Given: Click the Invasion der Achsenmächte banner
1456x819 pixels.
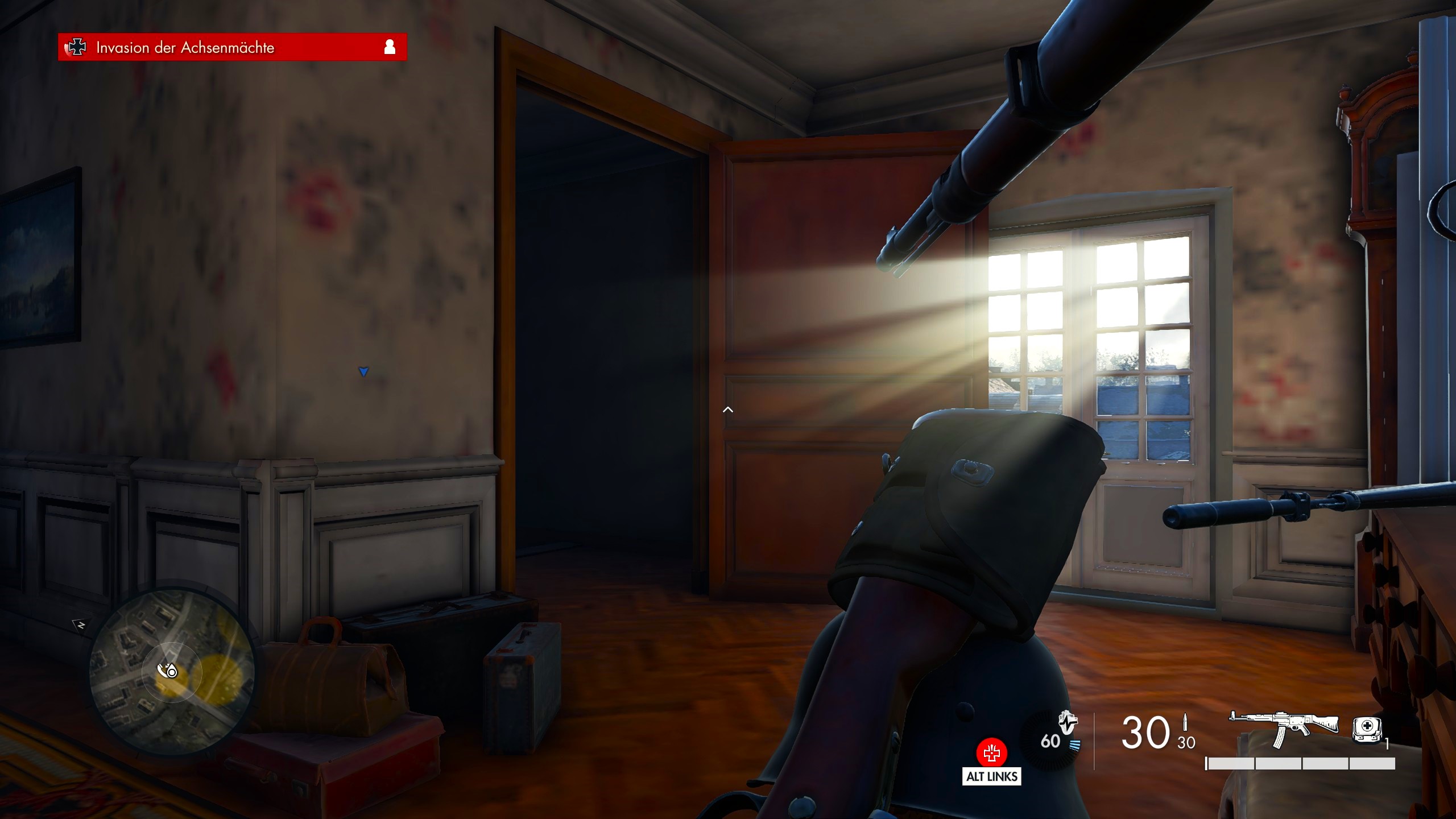Looking at the screenshot, I should 232,47.
